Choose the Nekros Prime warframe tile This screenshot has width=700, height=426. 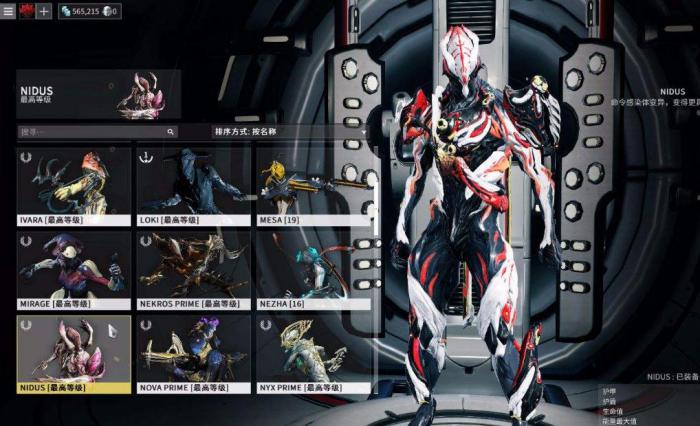(194, 269)
